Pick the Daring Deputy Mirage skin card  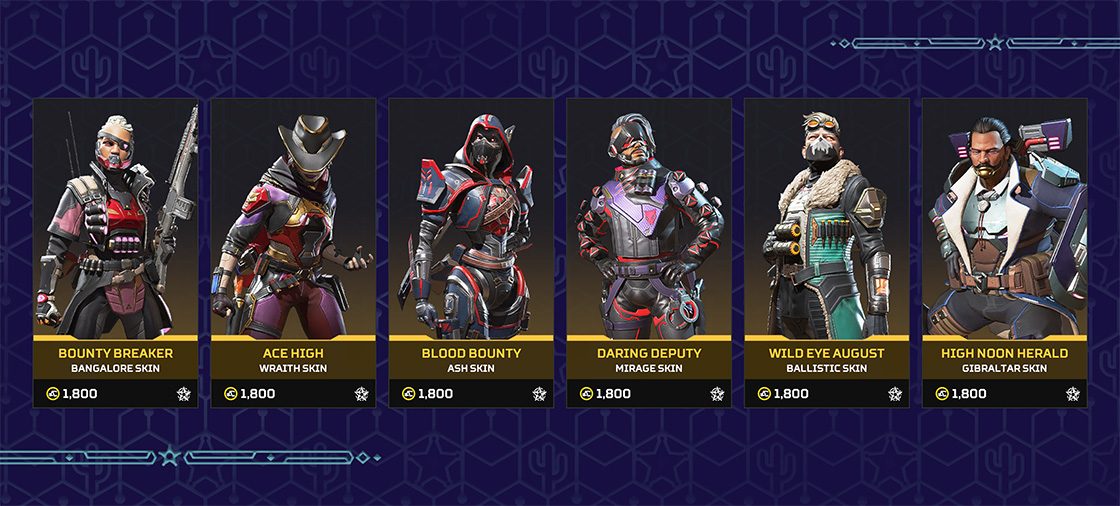(x=649, y=252)
